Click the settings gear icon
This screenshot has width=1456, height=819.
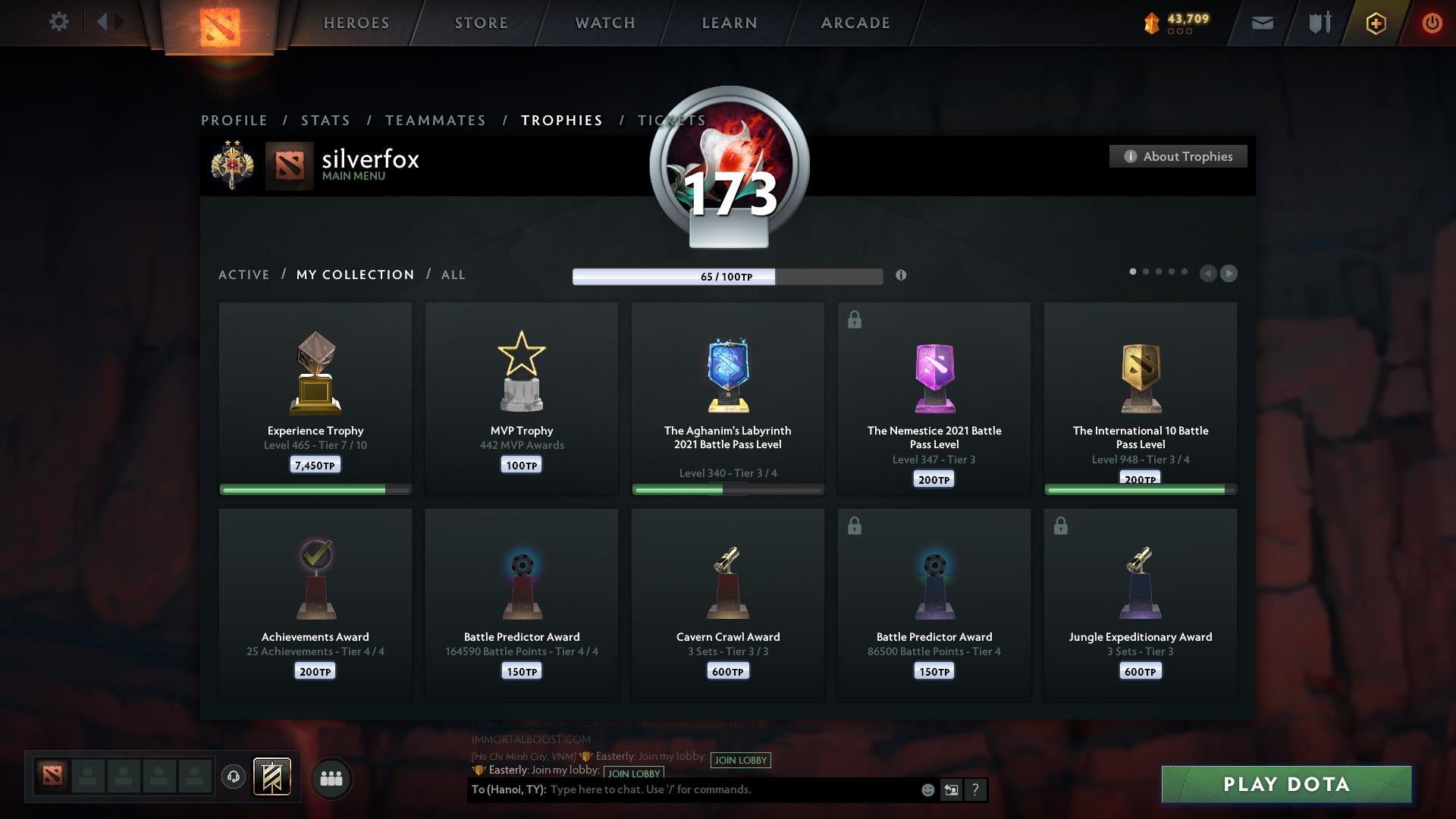coord(59,22)
